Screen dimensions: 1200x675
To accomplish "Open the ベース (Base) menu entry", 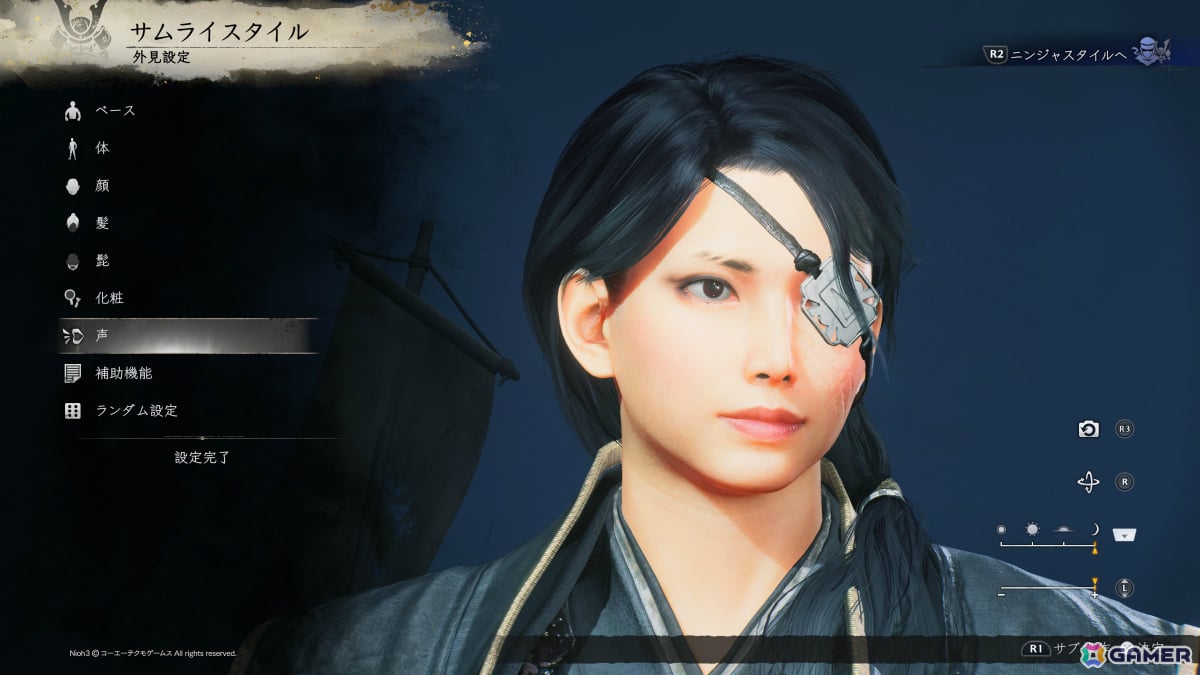I will (x=115, y=110).
